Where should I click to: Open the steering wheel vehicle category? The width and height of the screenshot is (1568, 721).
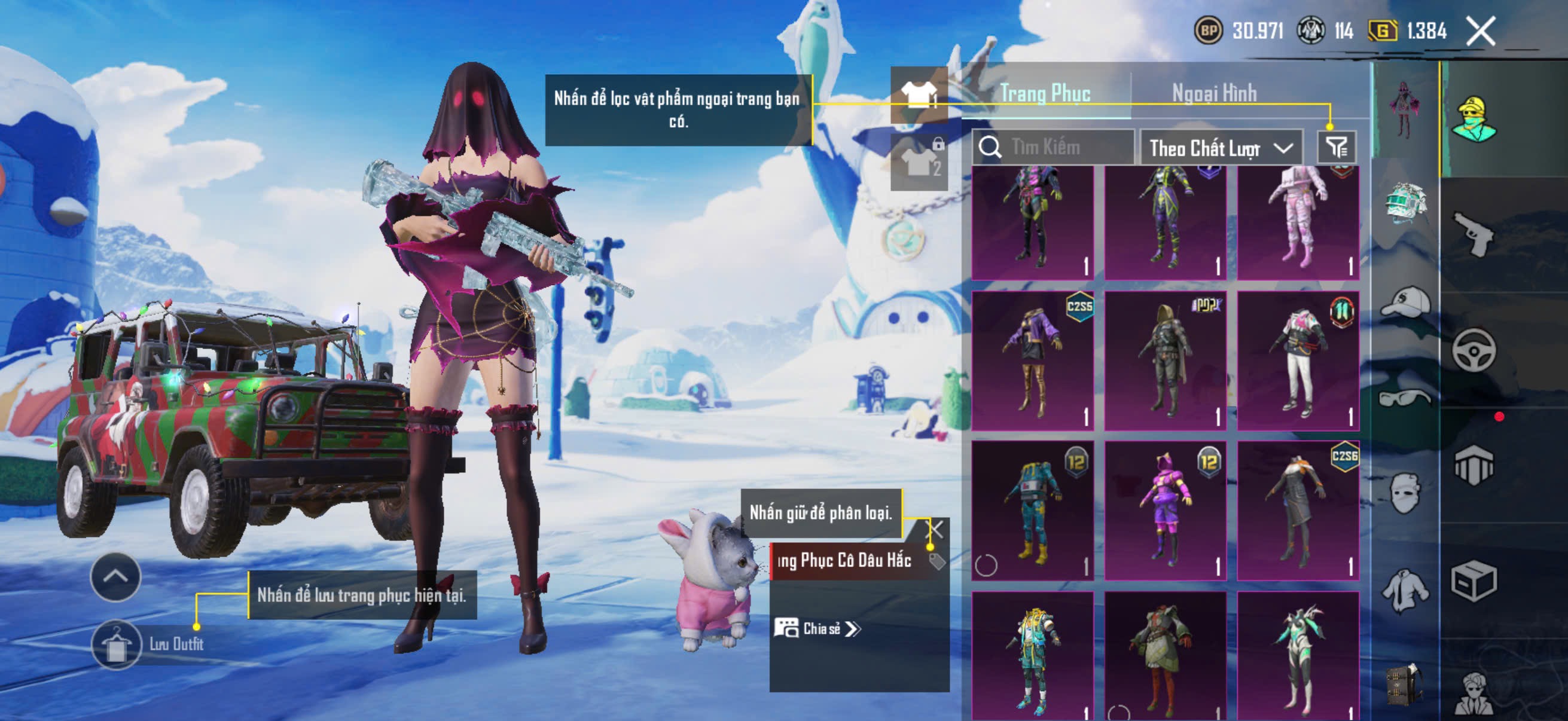[x=1473, y=350]
